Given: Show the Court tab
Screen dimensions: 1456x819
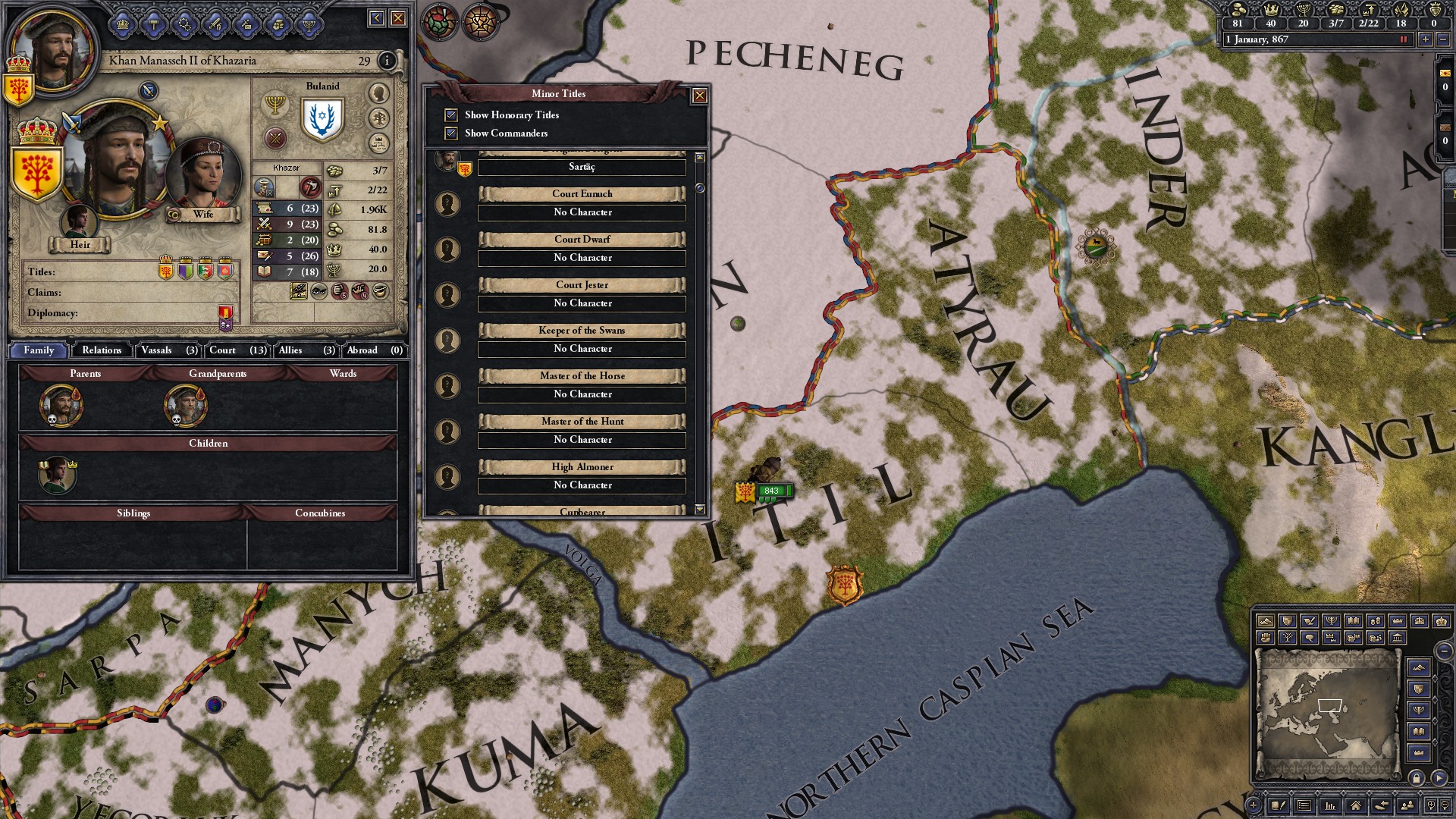Looking at the screenshot, I should (237, 350).
